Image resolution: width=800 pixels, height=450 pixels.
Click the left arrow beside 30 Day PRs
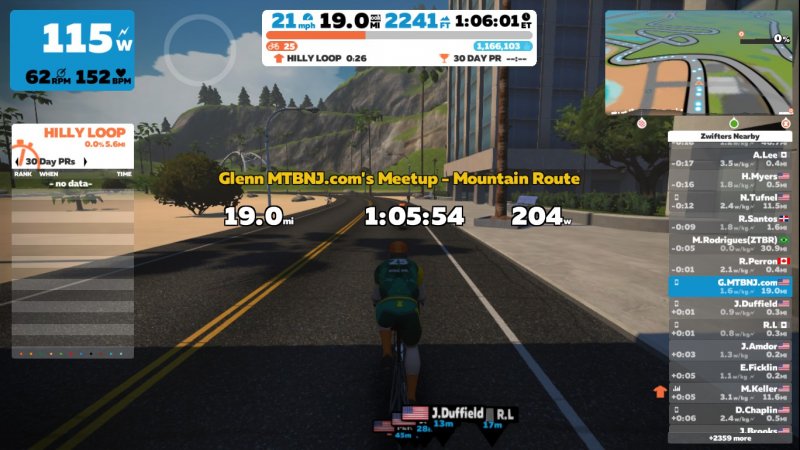point(16,161)
